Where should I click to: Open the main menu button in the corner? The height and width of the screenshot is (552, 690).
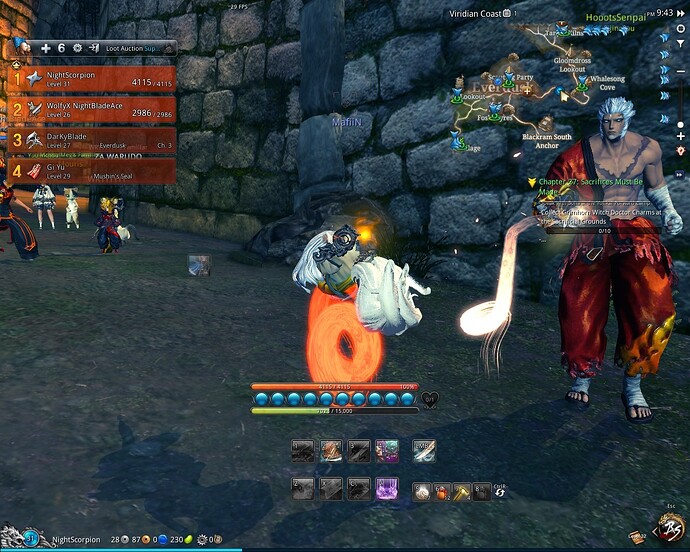(667, 528)
